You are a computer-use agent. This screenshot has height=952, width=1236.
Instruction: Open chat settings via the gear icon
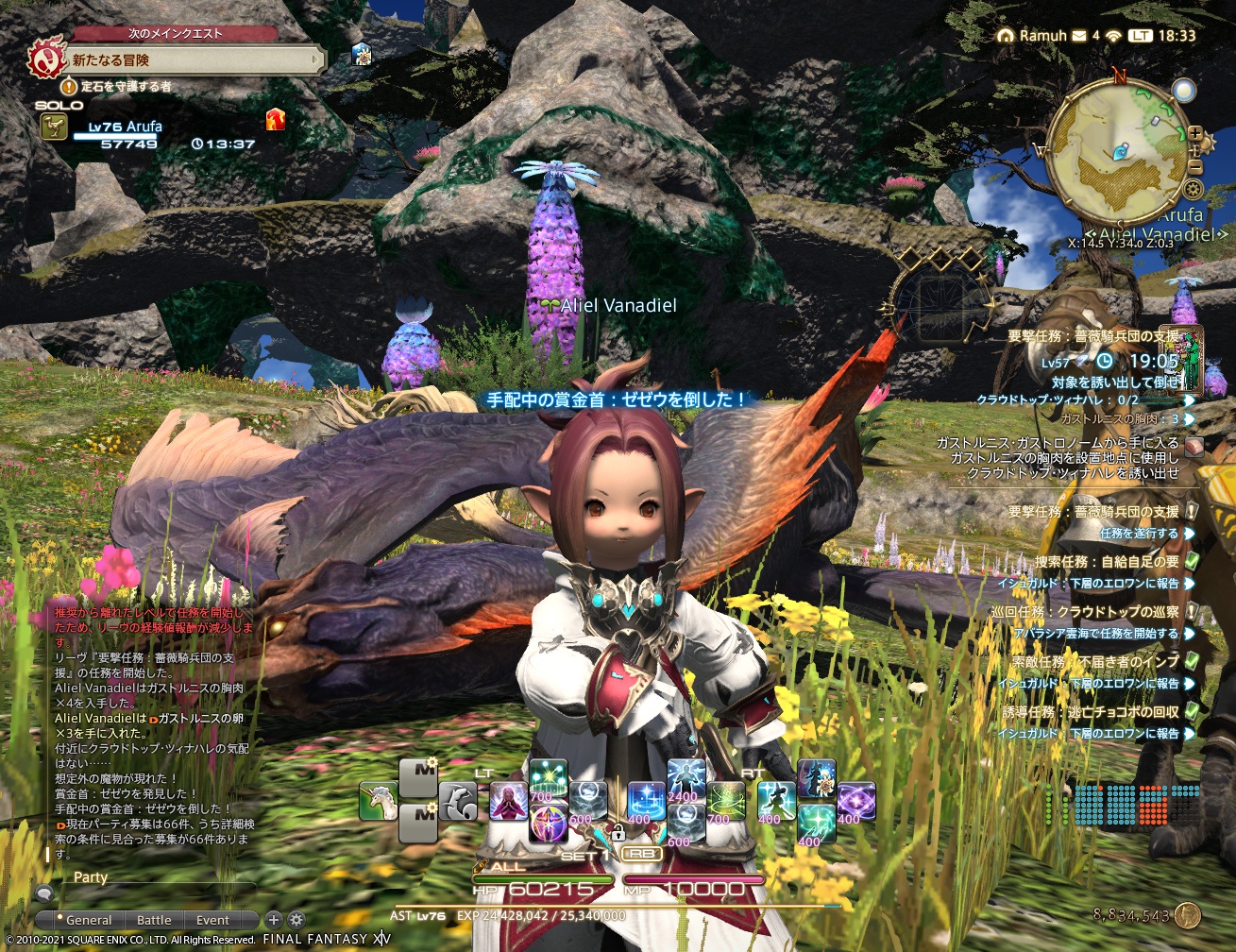(x=296, y=920)
